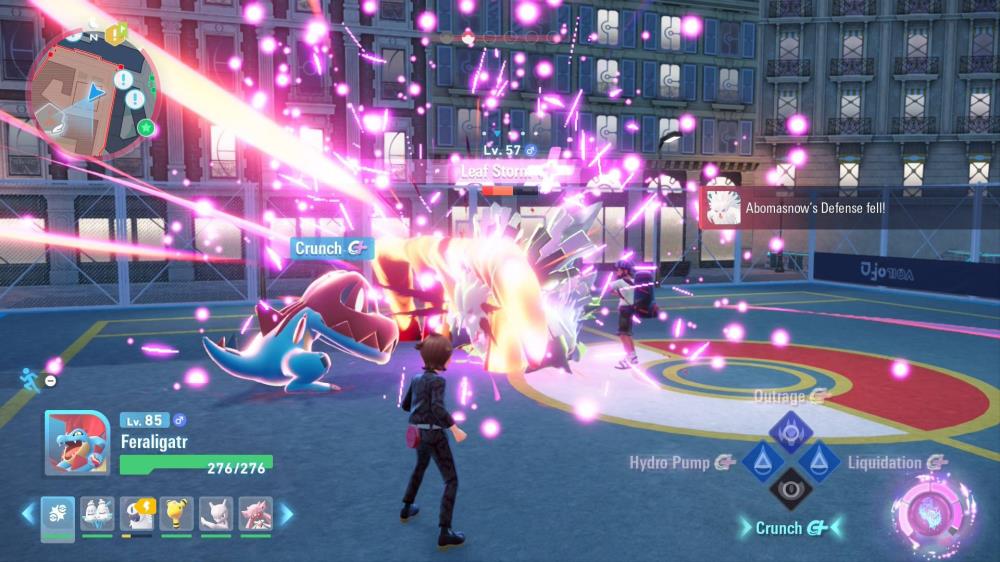Switch to the Mewtwo party slot
Image resolution: width=1000 pixels, height=562 pixels.
click(x=215, y=515)
